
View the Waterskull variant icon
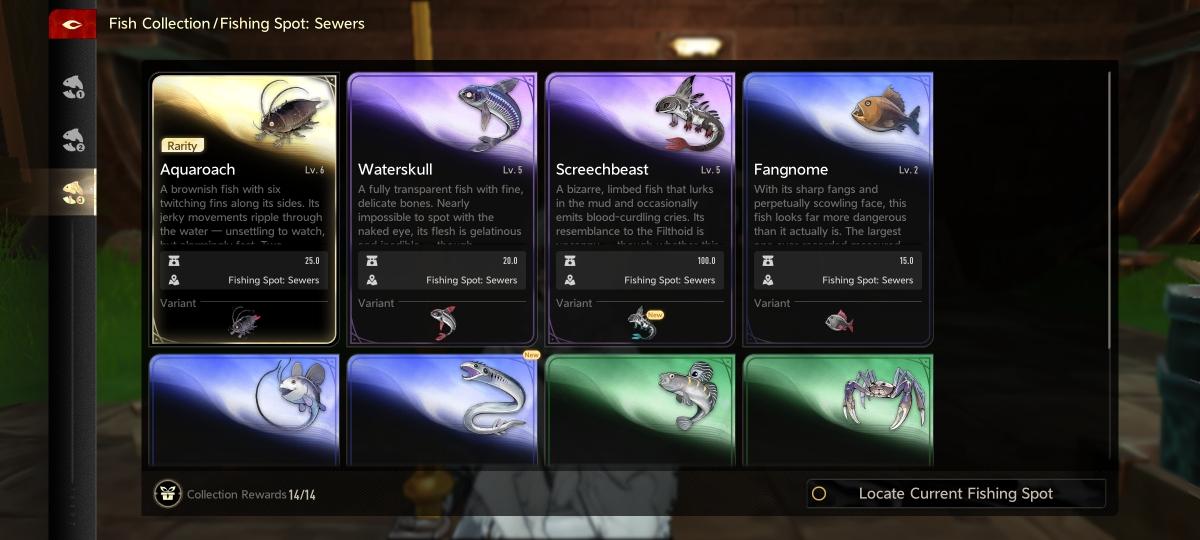(x=441, y=322)
